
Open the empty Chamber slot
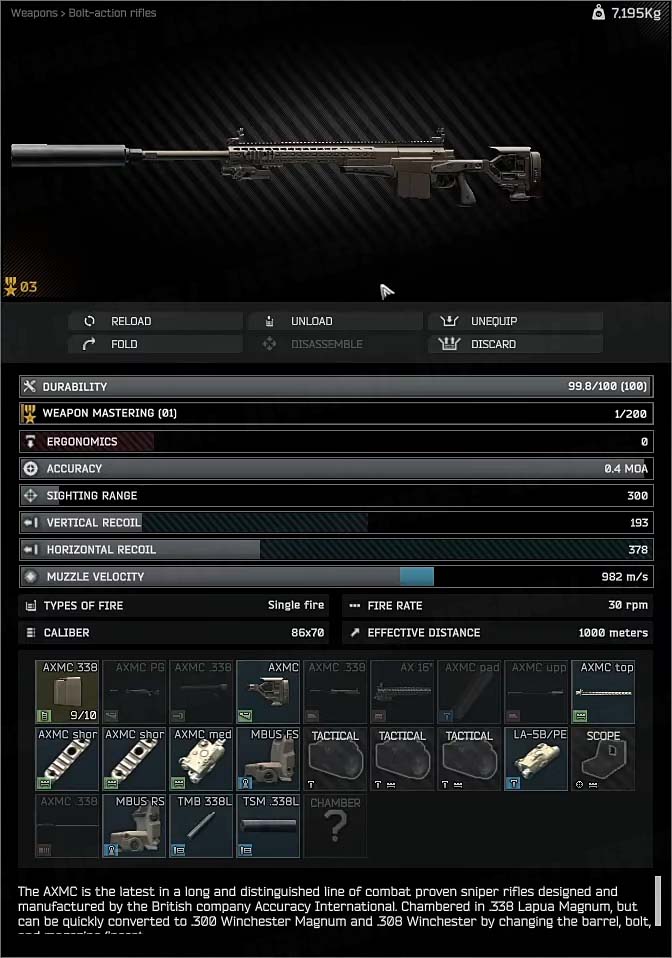point(335,826)
